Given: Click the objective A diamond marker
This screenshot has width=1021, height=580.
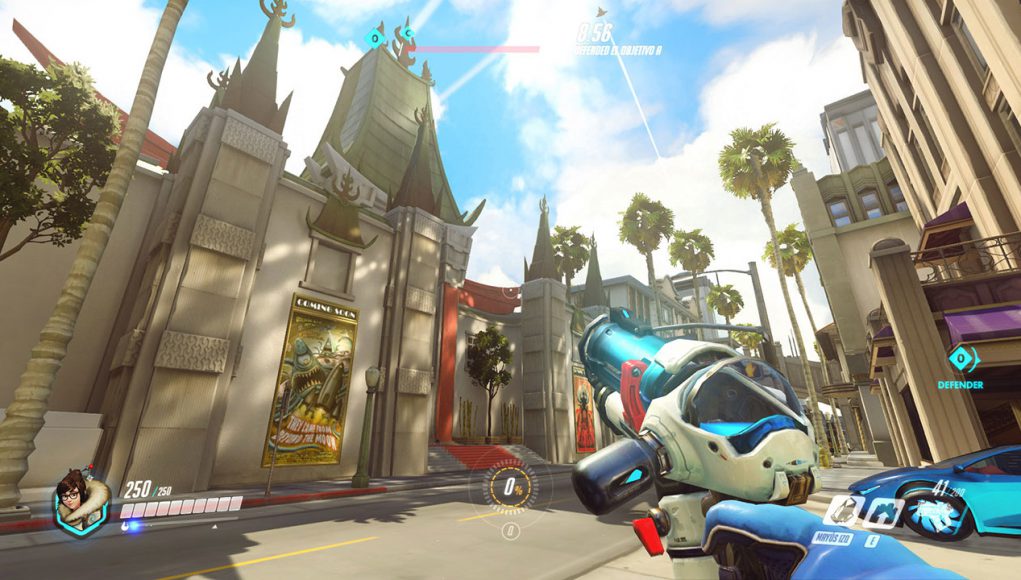Looking at the screenshot, I should pyautogui.click(x=375, y=39).
